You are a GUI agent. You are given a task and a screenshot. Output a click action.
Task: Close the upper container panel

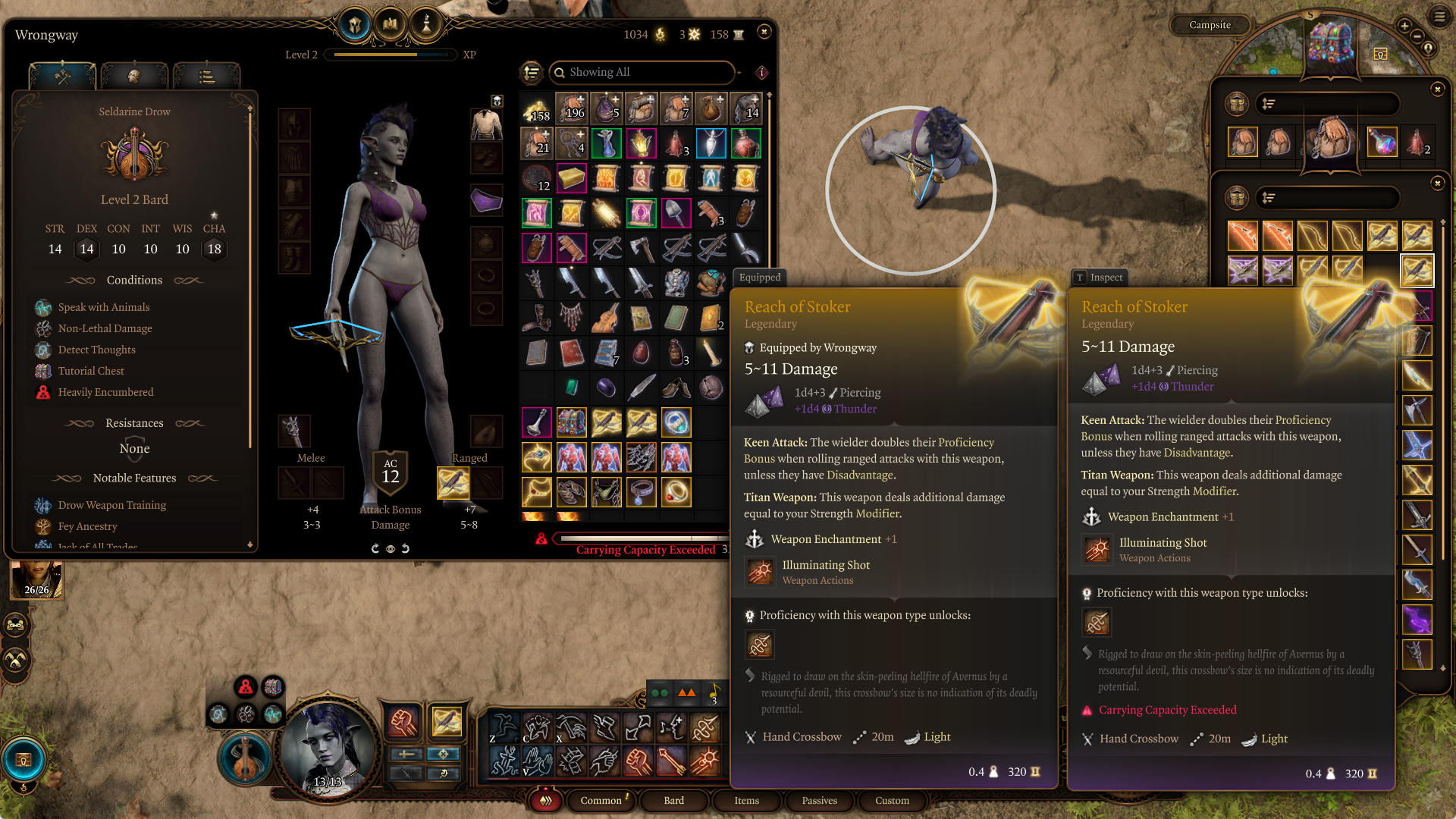point(1437,89)
